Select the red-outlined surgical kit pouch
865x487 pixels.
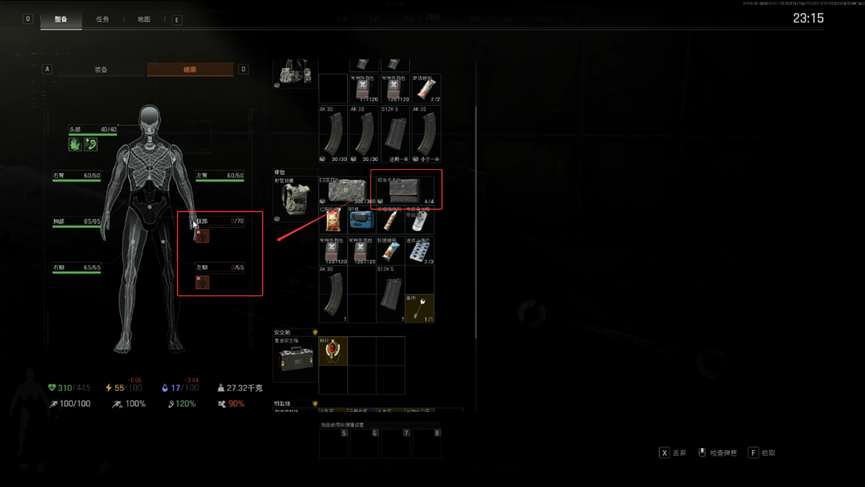(x=406, y=190)
